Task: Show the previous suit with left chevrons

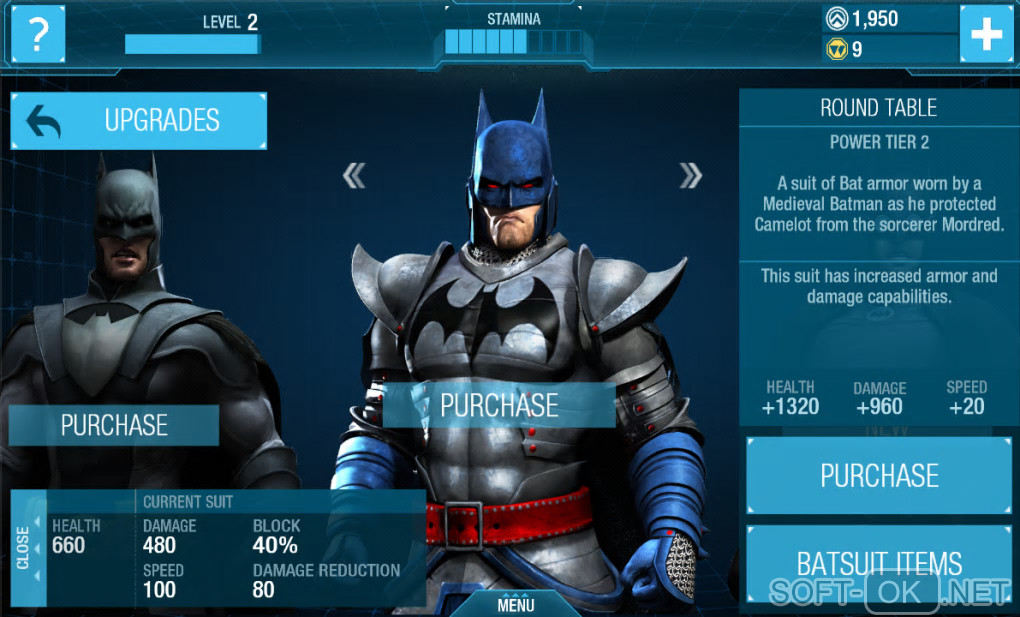Action: click(x=354, y=176)
